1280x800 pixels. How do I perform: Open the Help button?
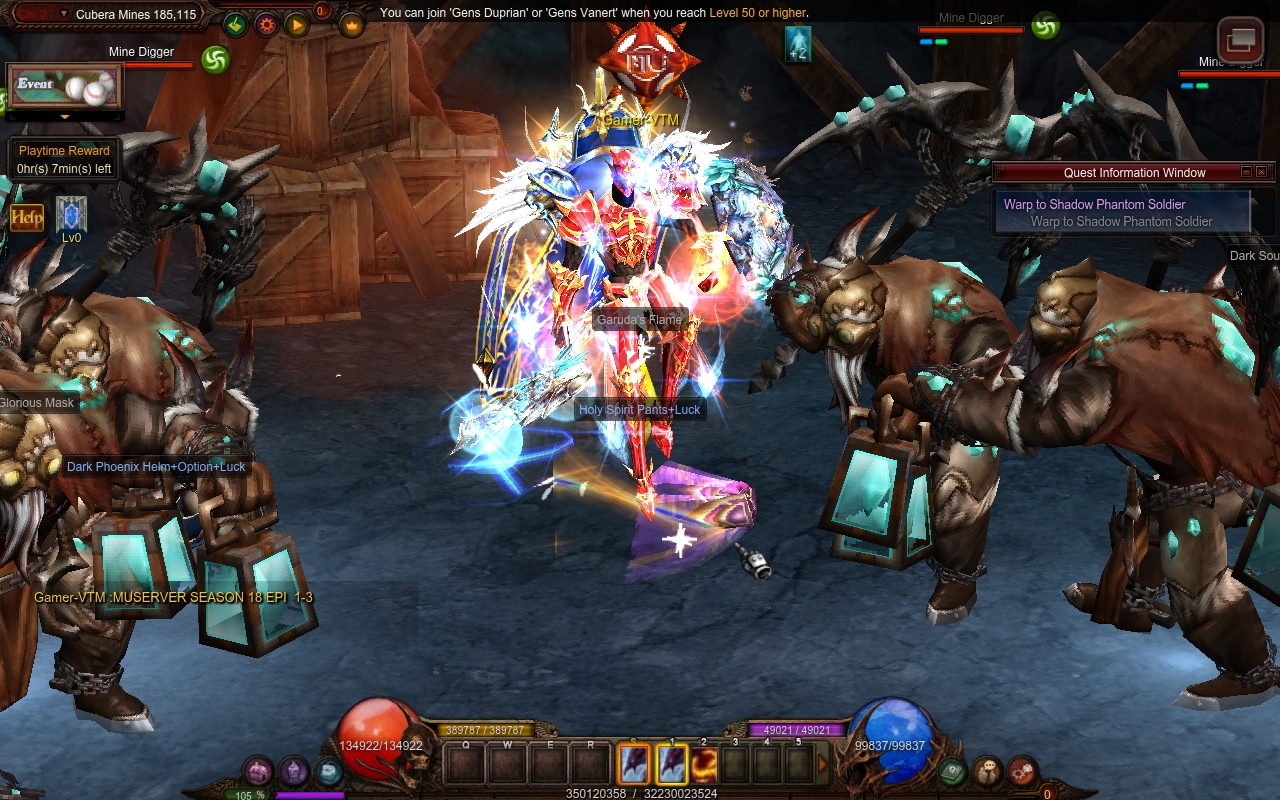coord(27,217)
